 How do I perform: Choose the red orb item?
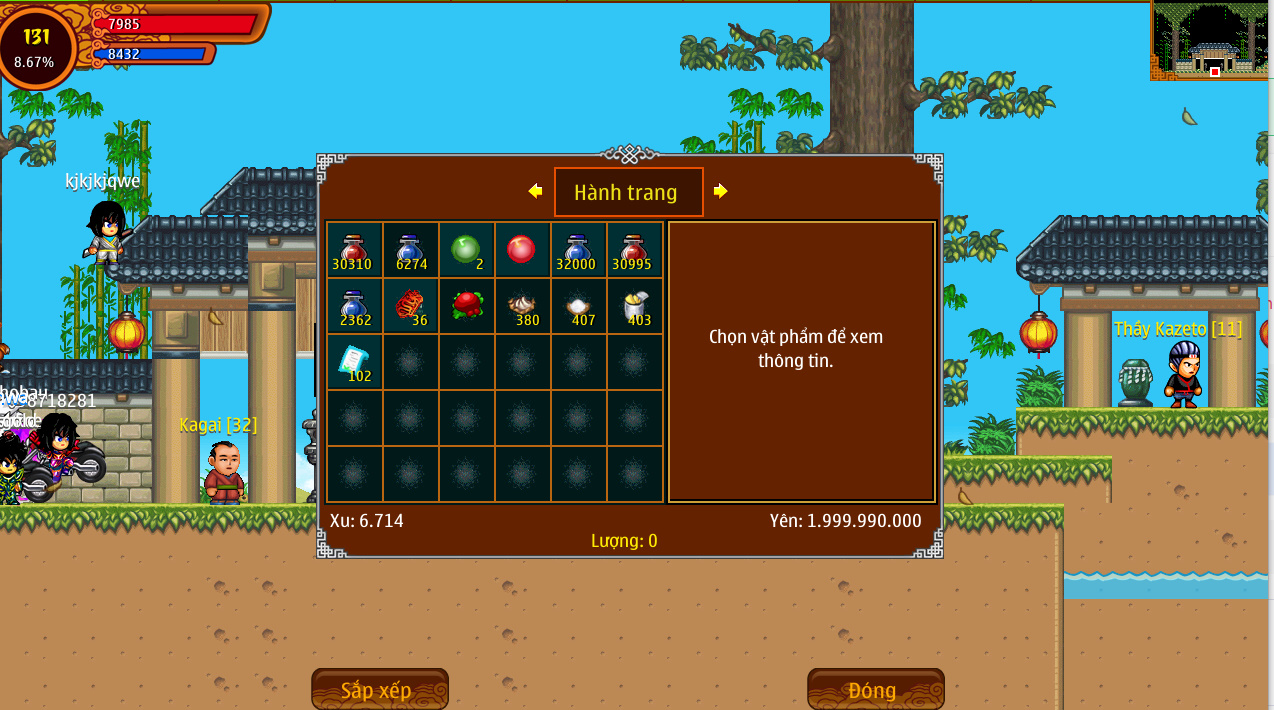[522, 250]
